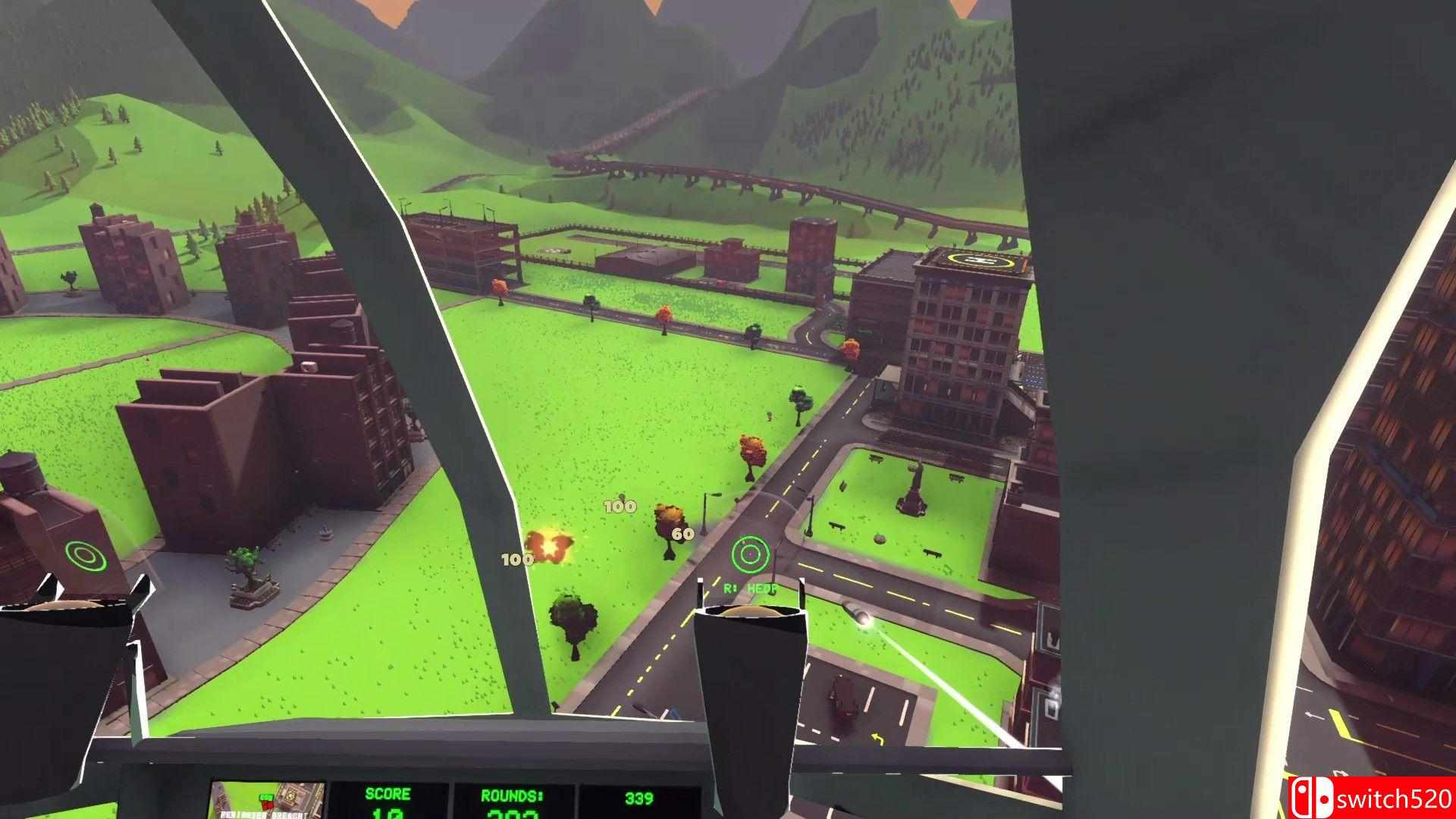Click the green friendly marker on the minimap
Screen dimensions: 1456x819
[x=267, y=797]
